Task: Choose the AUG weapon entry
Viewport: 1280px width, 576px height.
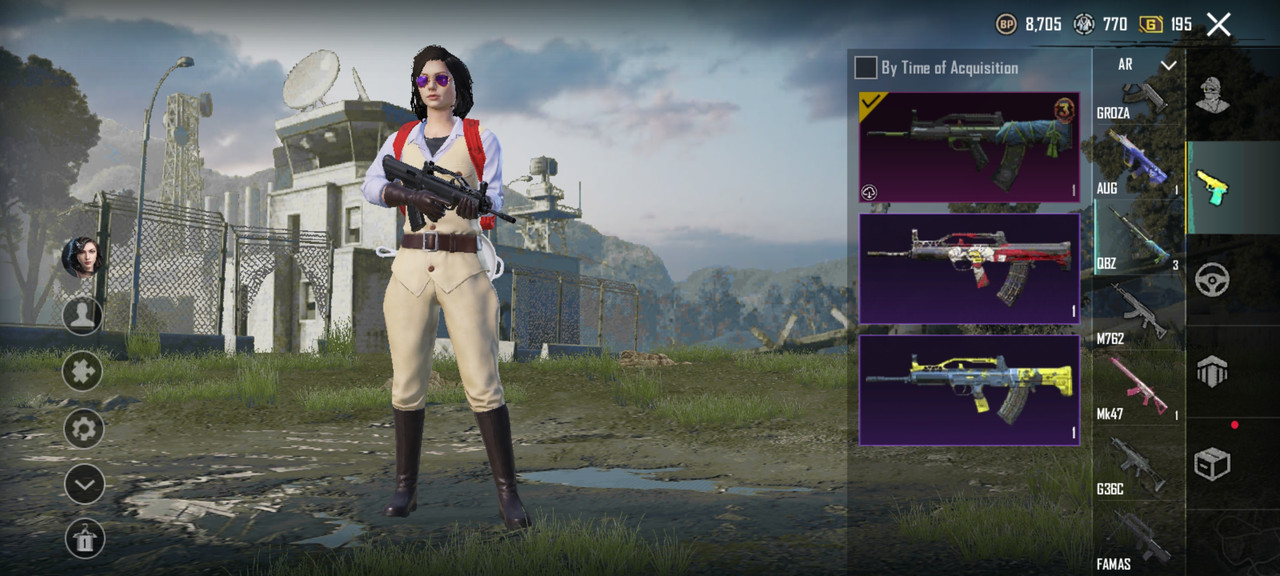Action: pos(1139,162)
